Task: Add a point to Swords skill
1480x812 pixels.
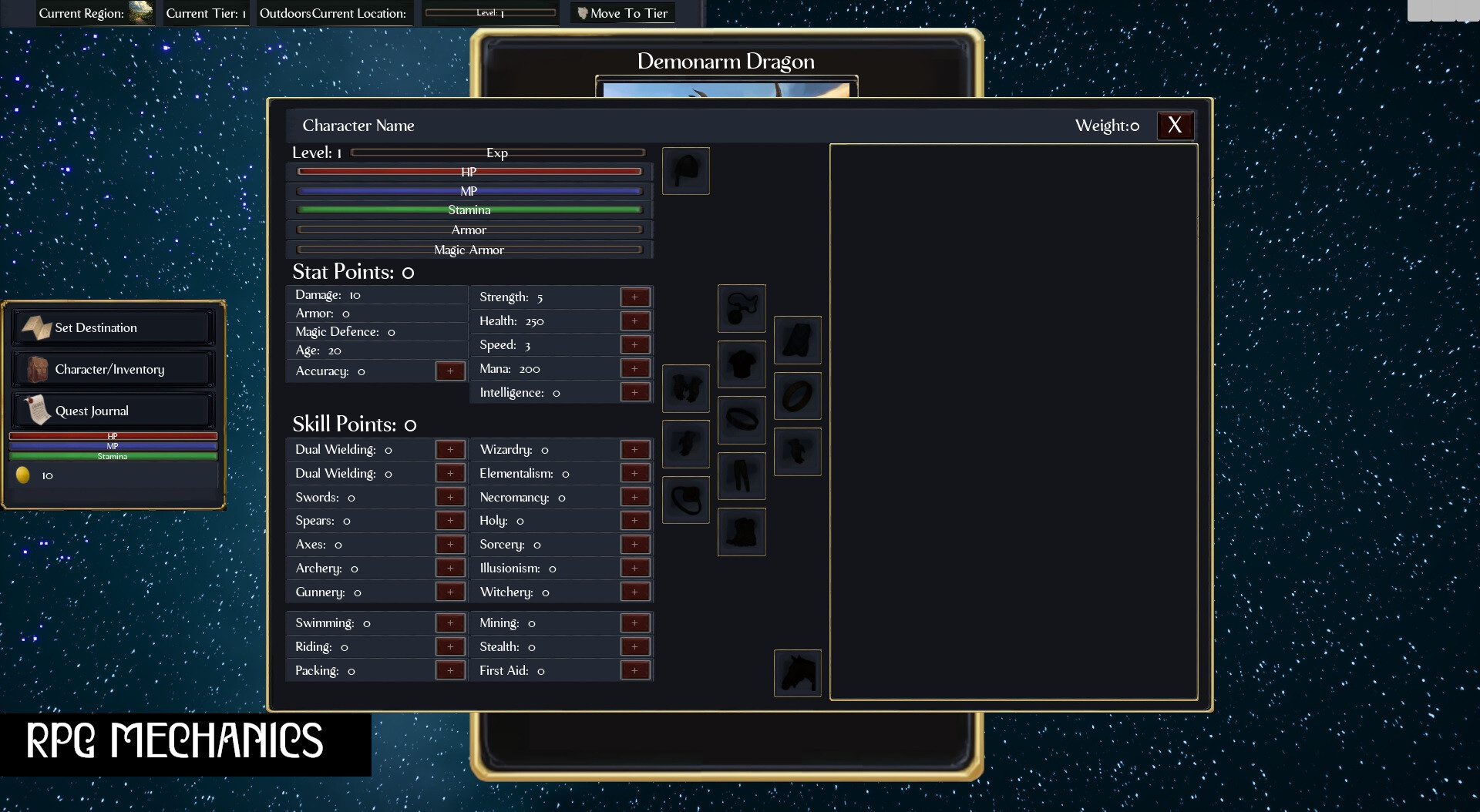Action: pos(451,497)
